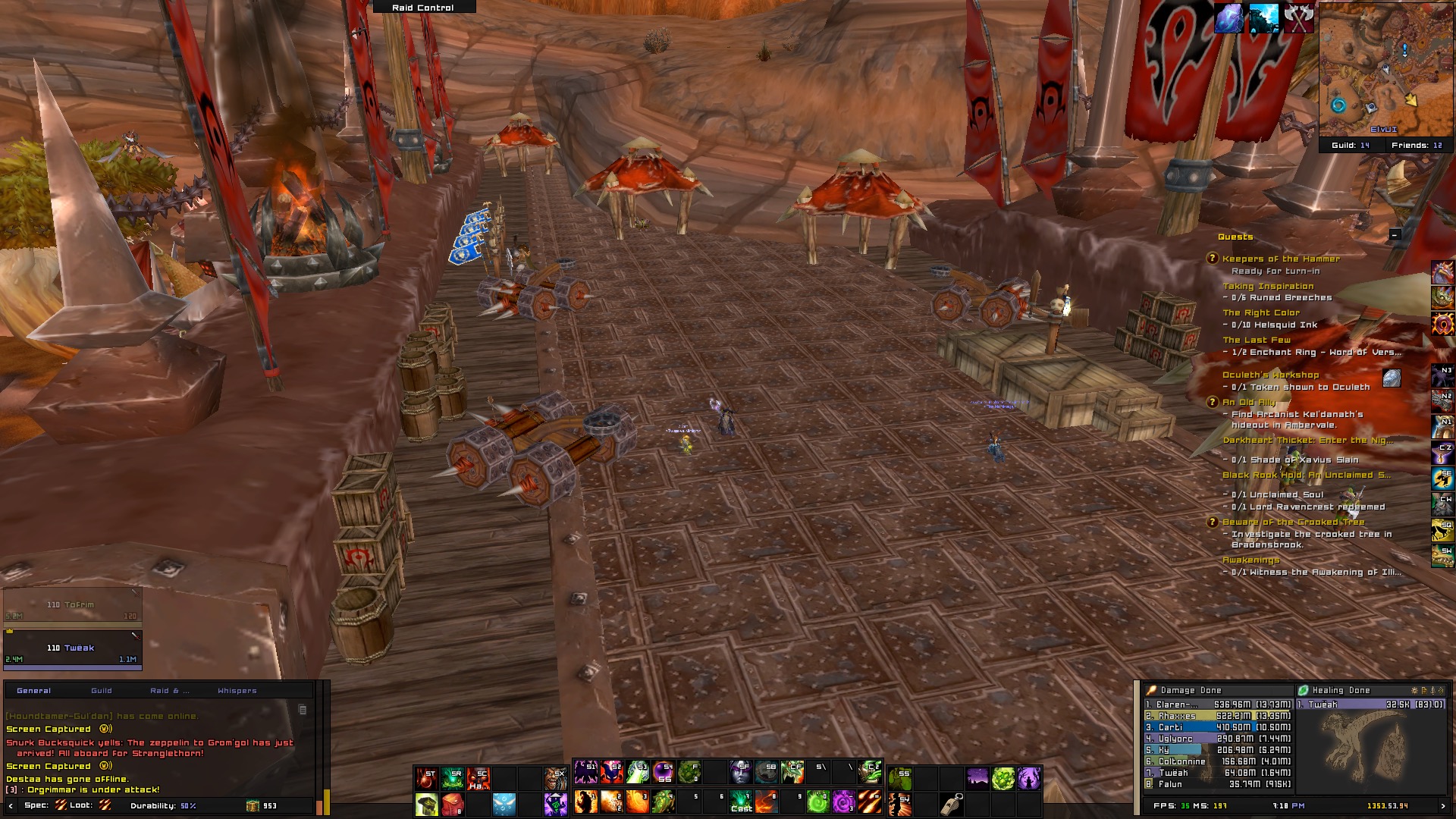The width and height of the screenshot is (1456, 819).
Task: Select the Whispers chat tab
Action: pos(237,691)
